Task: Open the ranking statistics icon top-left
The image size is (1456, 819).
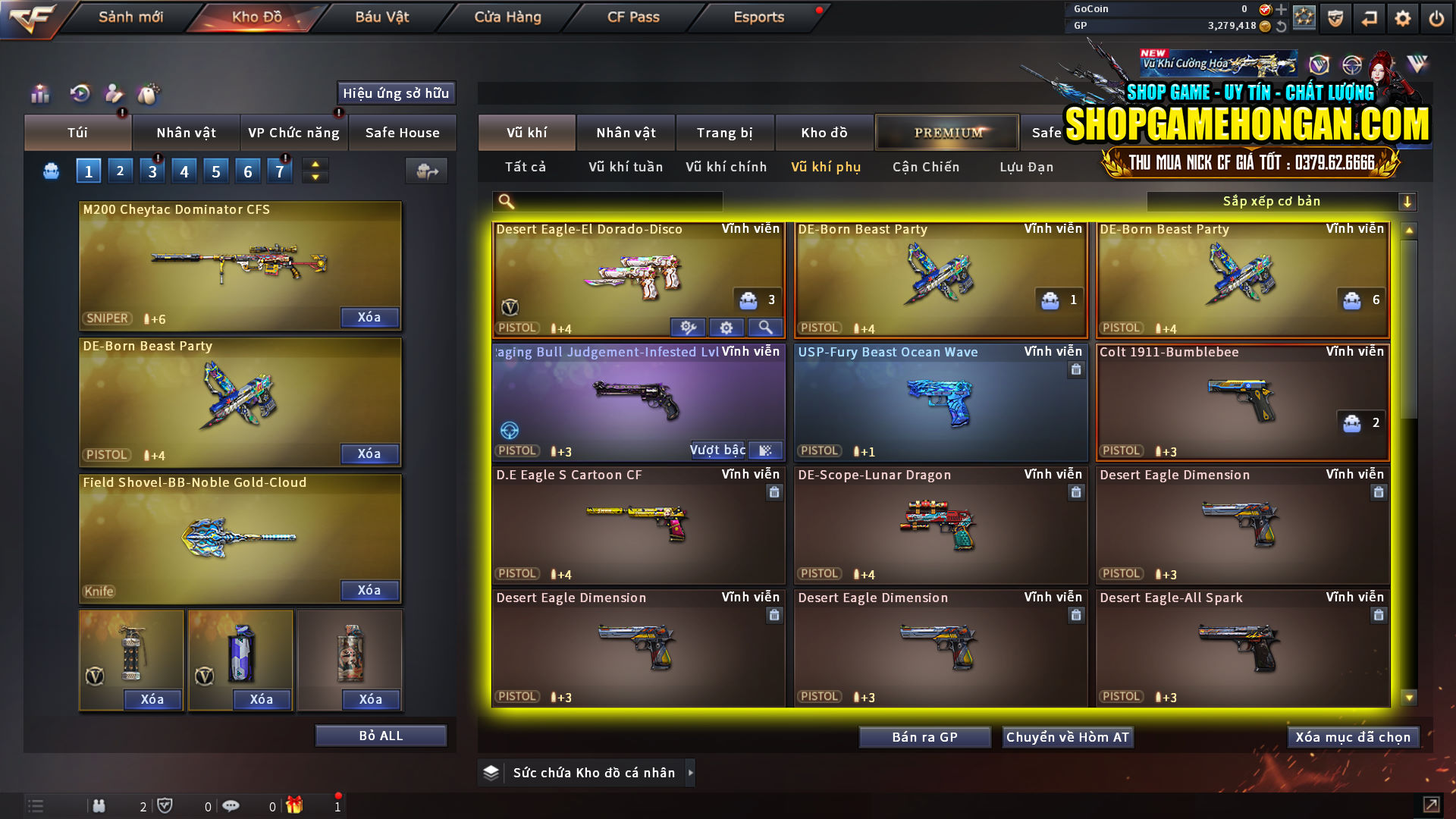Action: click(39, 94)
